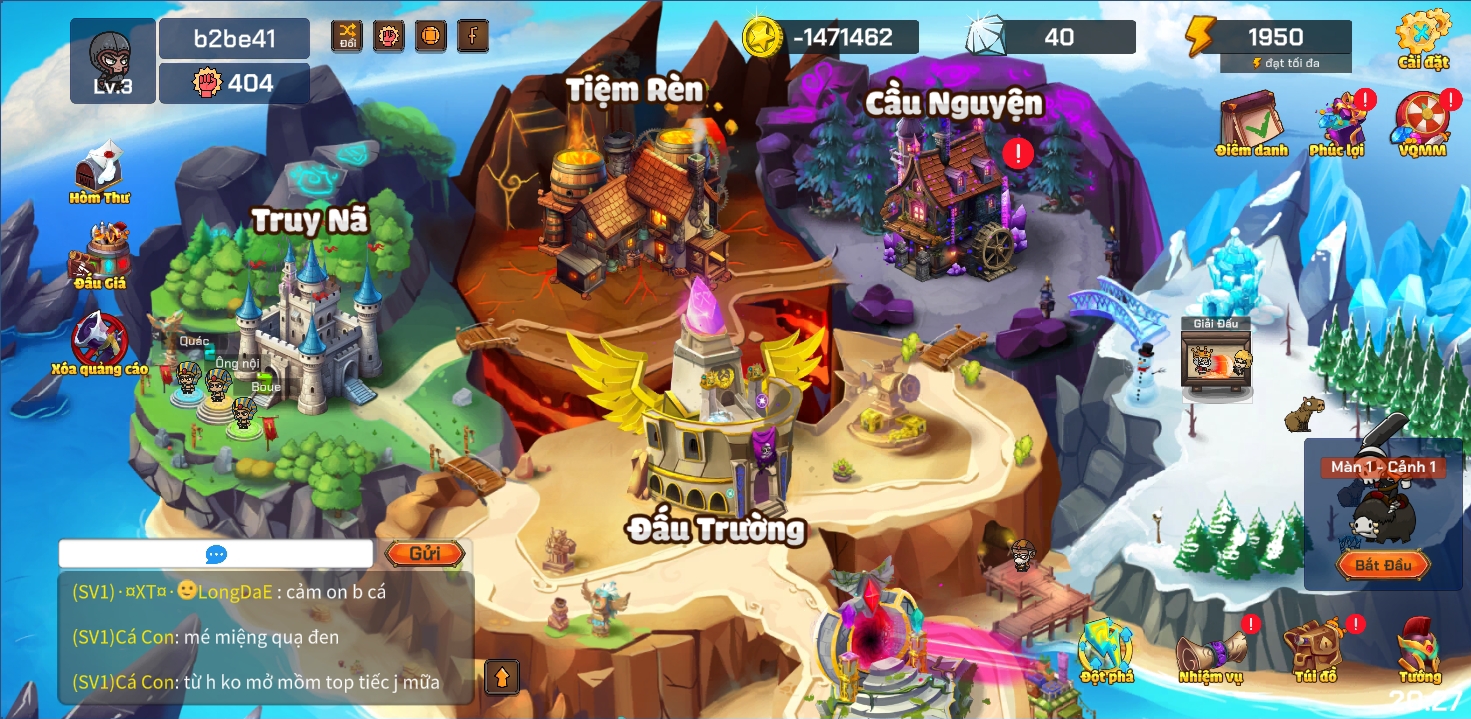Open the Cài đặt settings gear
The width and height of the screenshot is (1471, 719).
click(1423, 38)
